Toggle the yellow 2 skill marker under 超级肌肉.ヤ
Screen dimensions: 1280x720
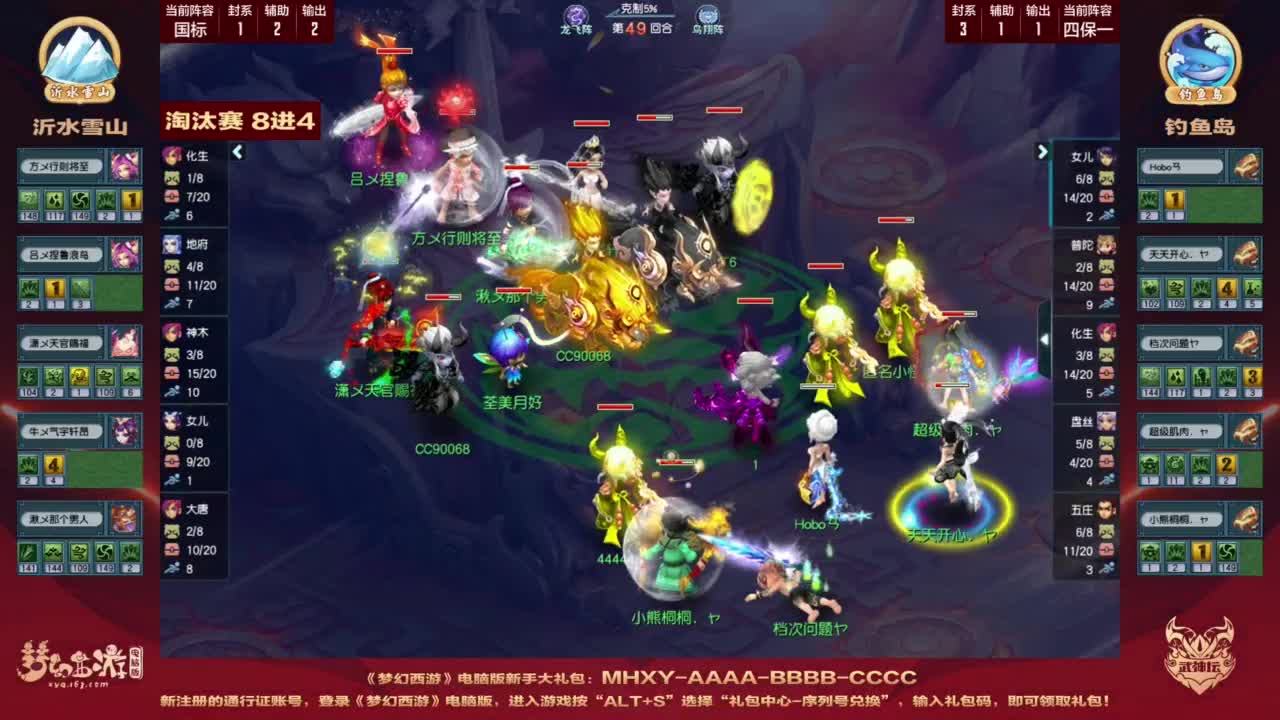[x=1226, y=466]
